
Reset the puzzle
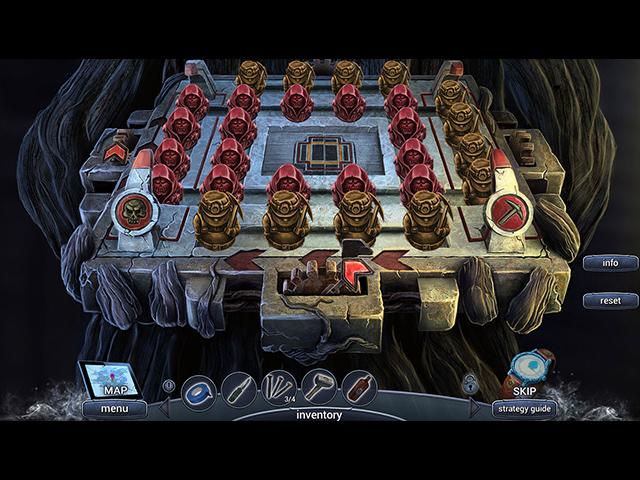(610, 300)
